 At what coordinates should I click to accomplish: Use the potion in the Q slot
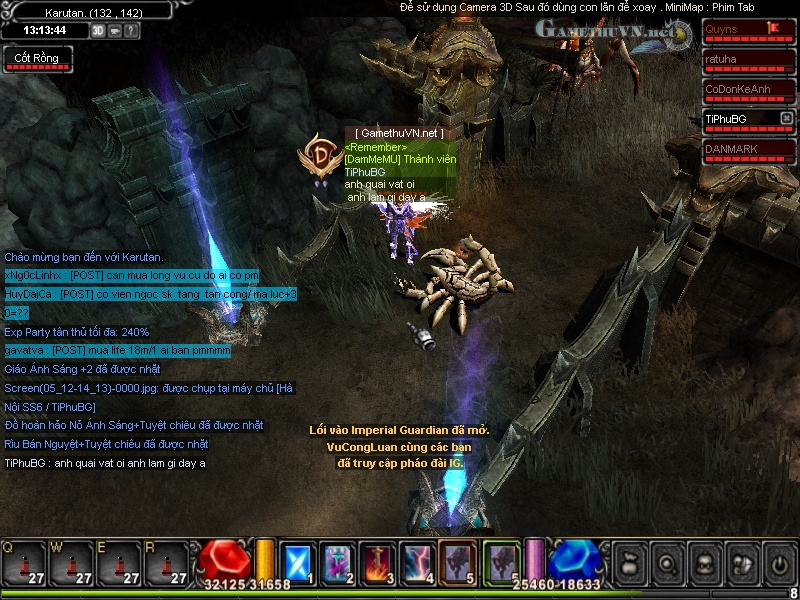[x=24, y=563]
